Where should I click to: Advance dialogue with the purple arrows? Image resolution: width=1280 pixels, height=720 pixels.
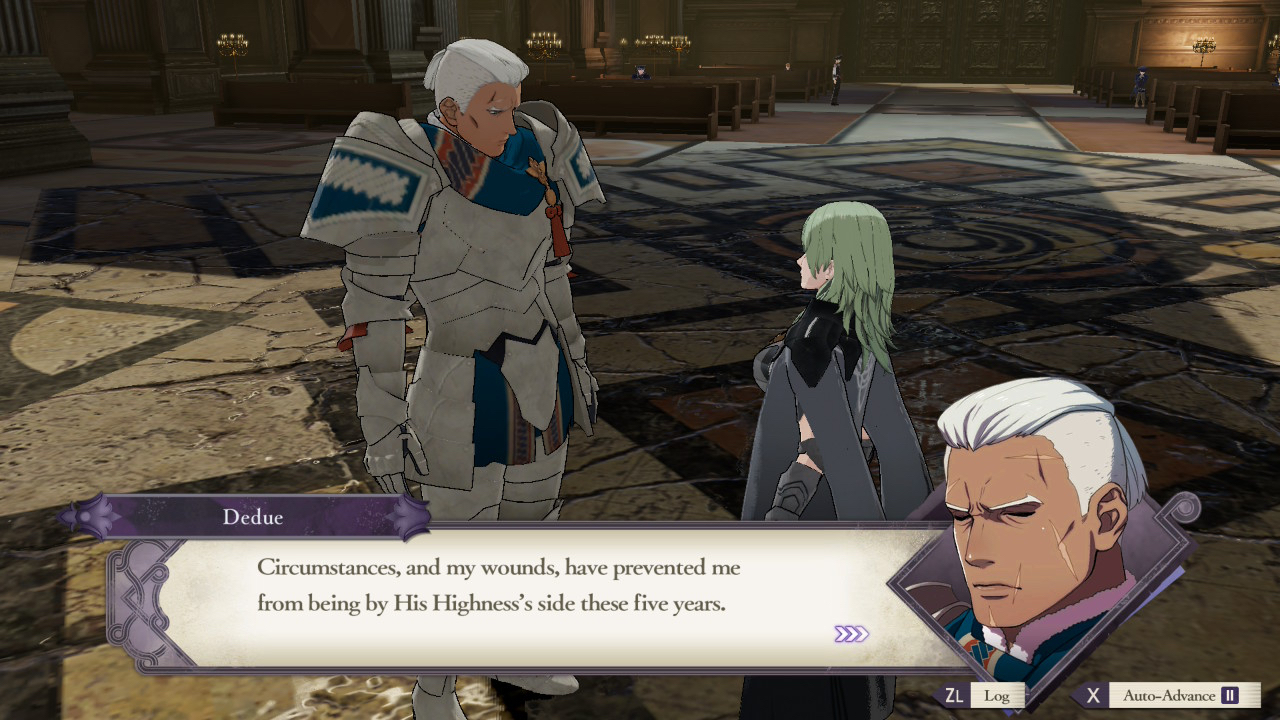tap(851, 634)
